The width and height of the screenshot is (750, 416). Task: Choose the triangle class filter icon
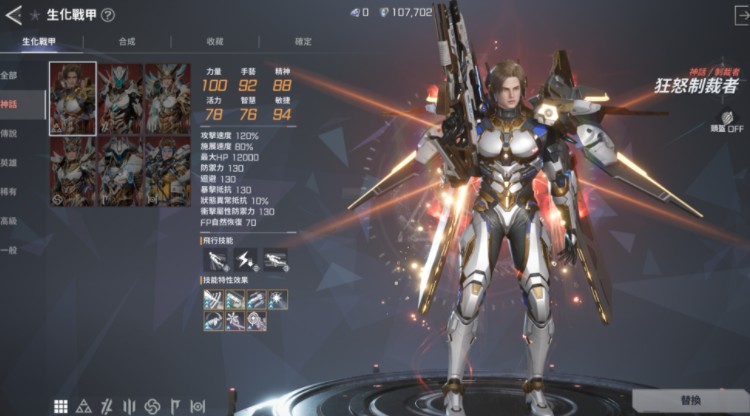(84, 406)
